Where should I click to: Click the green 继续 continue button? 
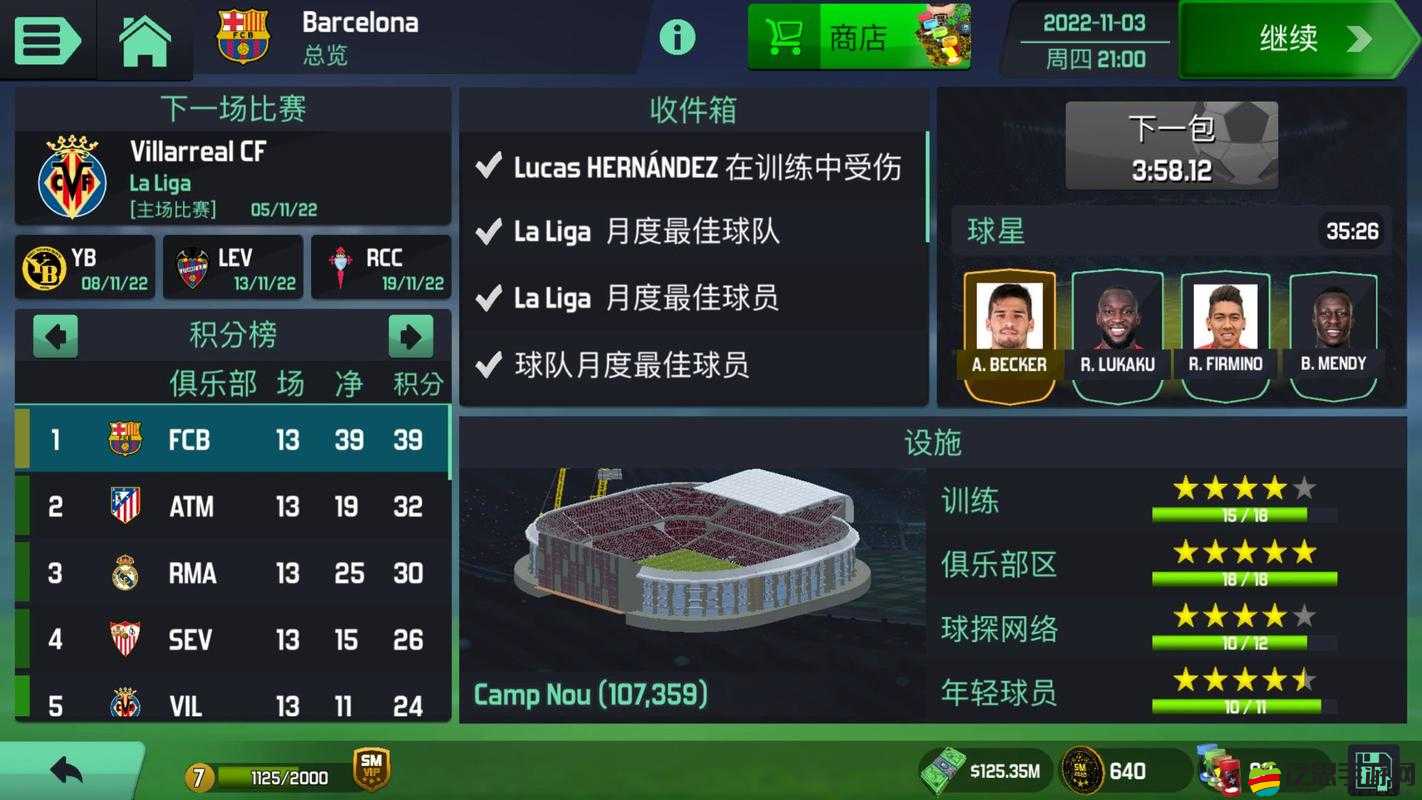[1298, 39]
